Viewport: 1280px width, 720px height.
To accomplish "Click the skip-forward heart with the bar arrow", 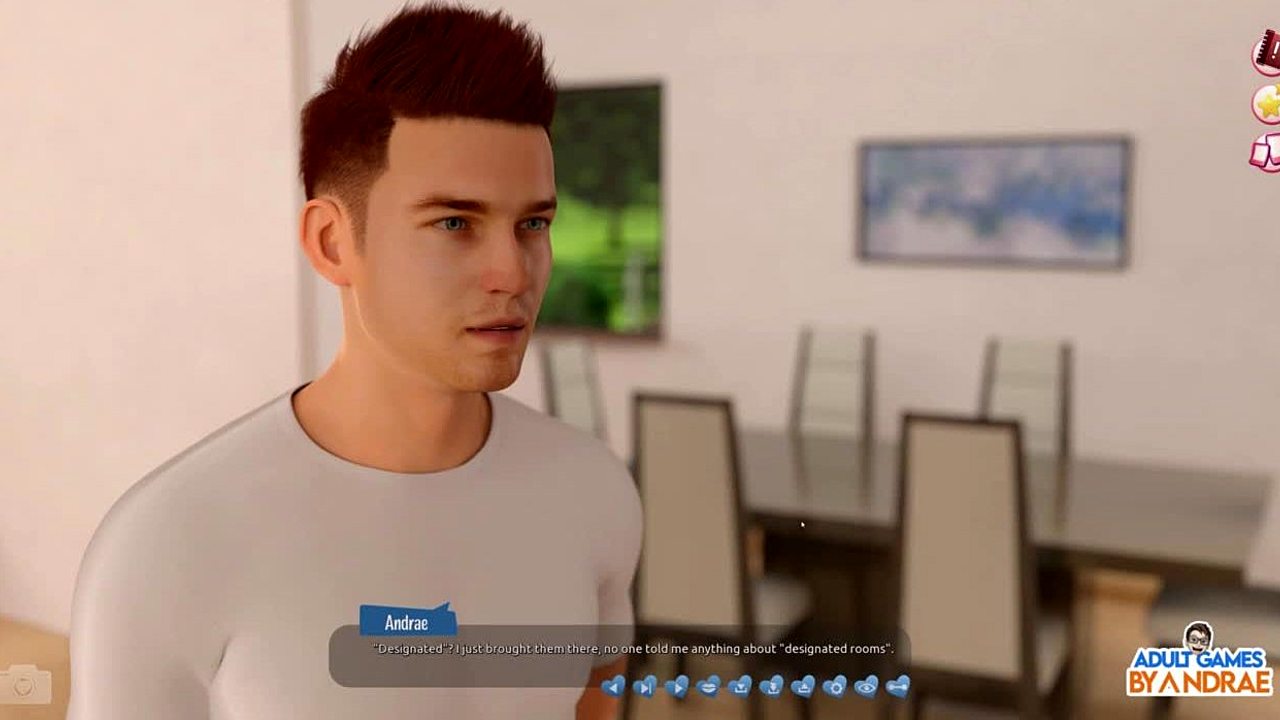I will tap(645, 685).
